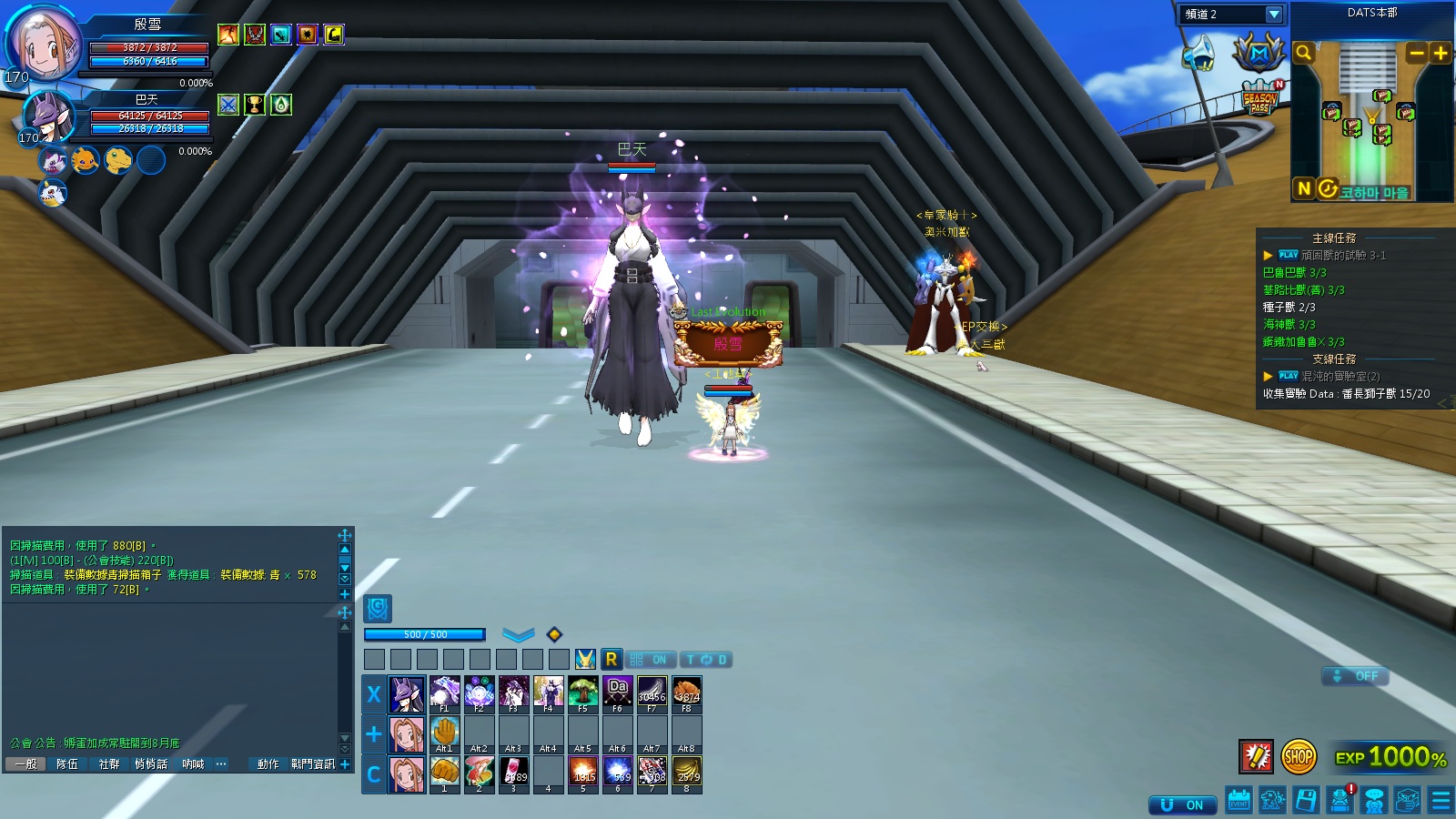Use the banana item in slot 8
This screenshot has width=1456, height=819.
(x=686, y=773)
